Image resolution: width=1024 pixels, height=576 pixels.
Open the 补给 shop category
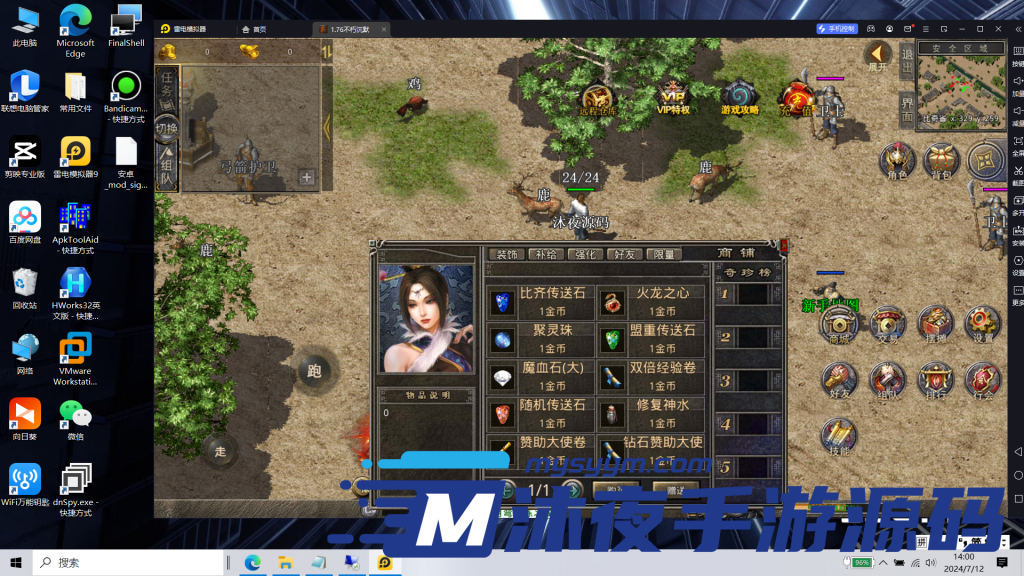point(545,255)
